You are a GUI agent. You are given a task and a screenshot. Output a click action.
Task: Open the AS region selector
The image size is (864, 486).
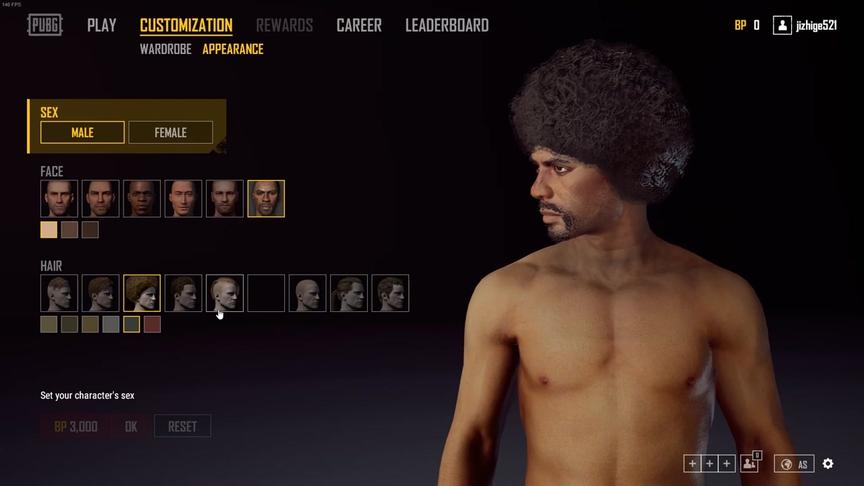pos(794,464)
